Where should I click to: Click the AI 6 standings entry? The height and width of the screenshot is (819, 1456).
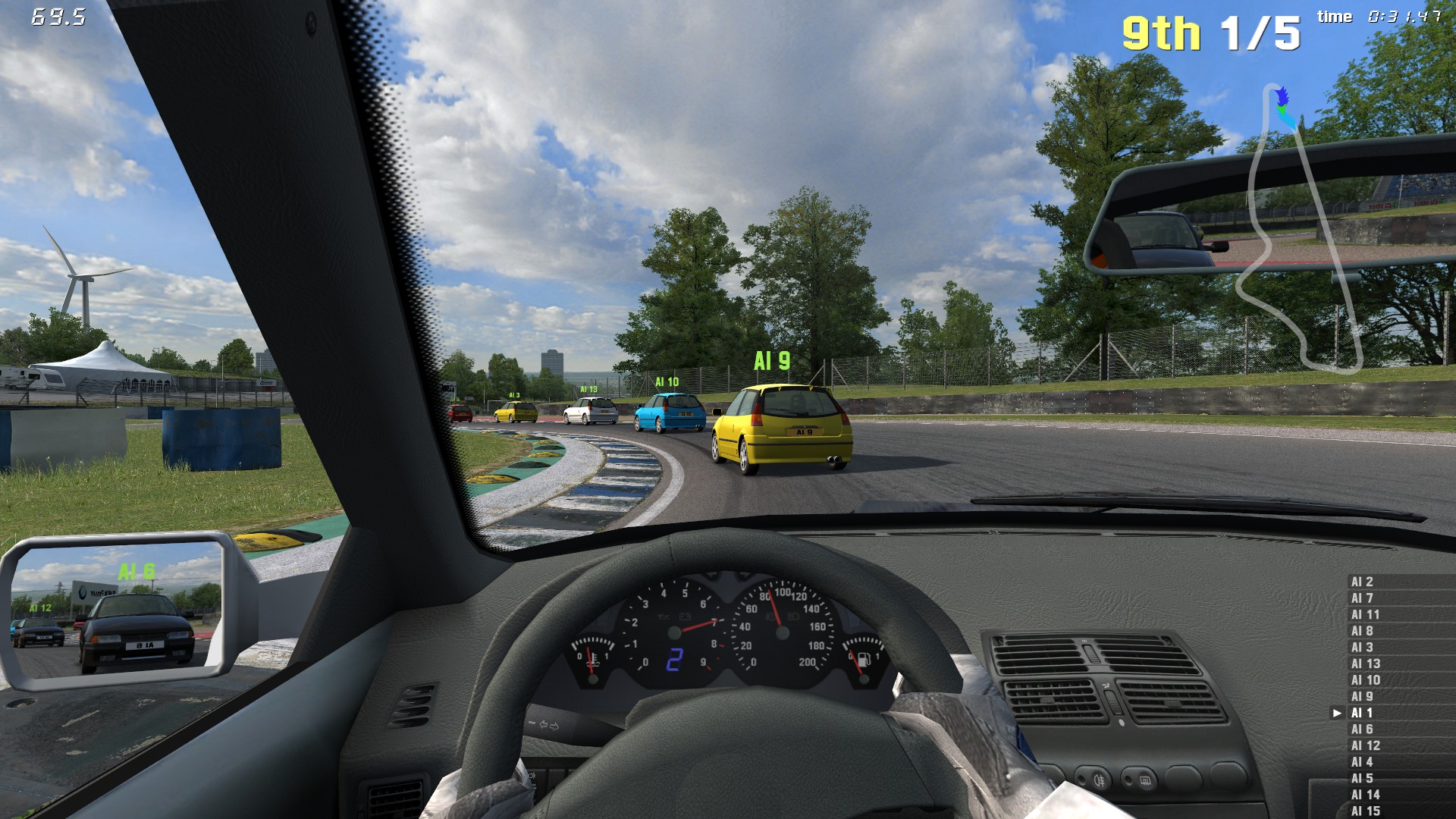[1363, 730]
